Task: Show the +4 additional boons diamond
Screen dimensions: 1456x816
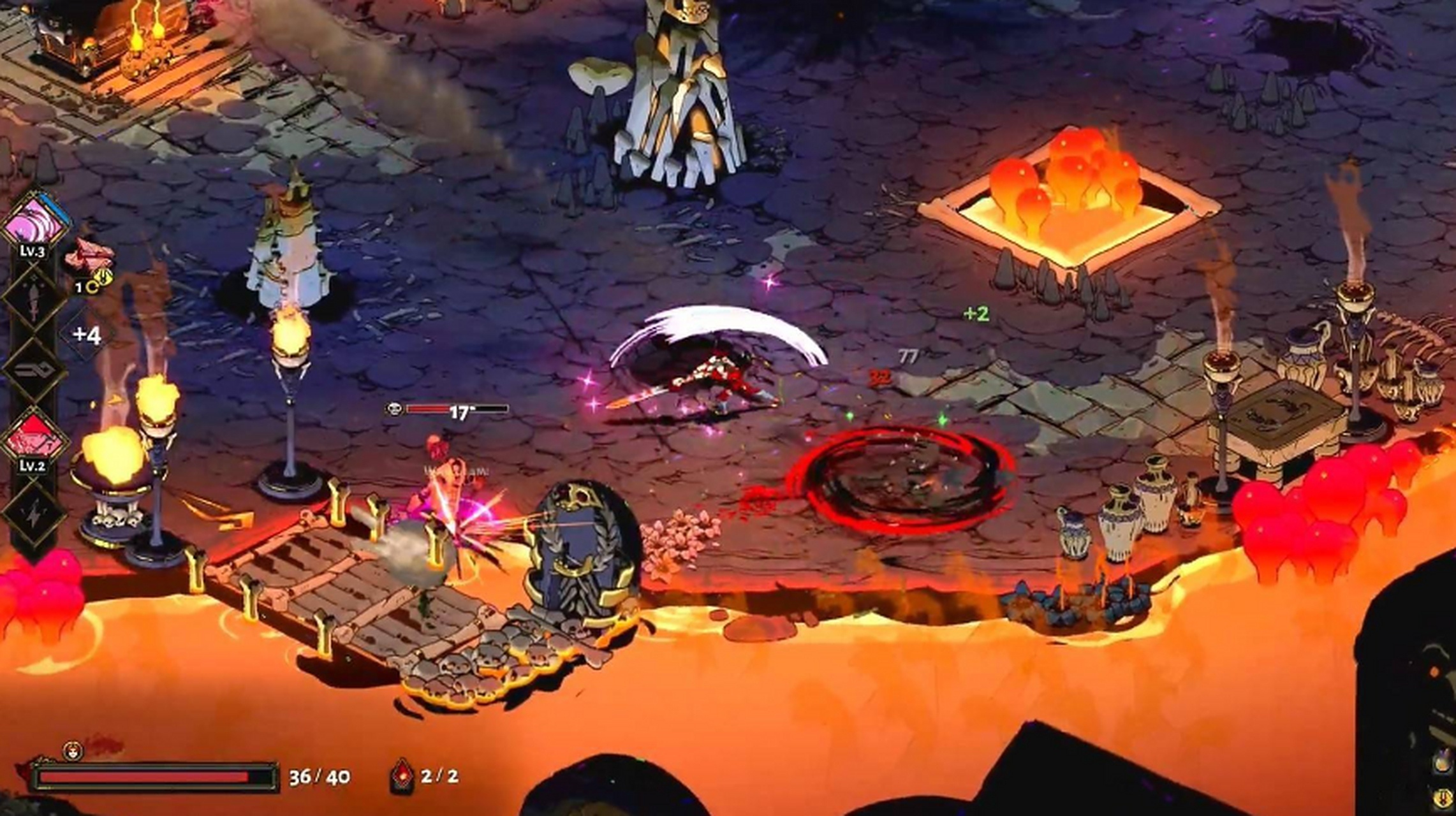Action: 87,335
